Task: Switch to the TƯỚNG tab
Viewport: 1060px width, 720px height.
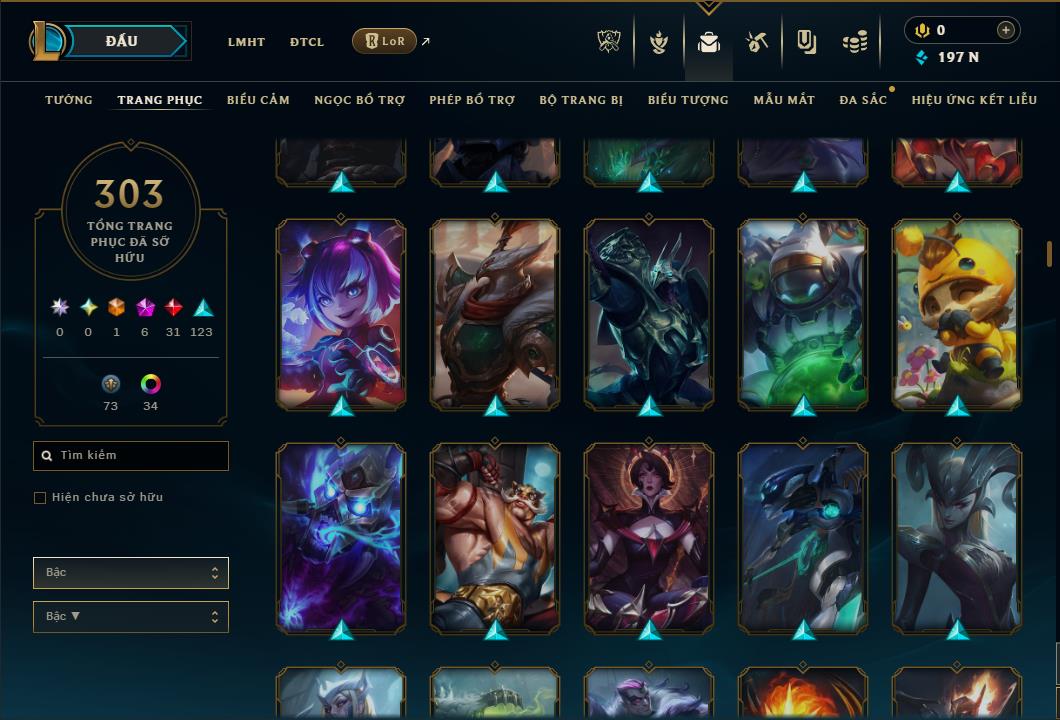Action: [x=69, y=100]
